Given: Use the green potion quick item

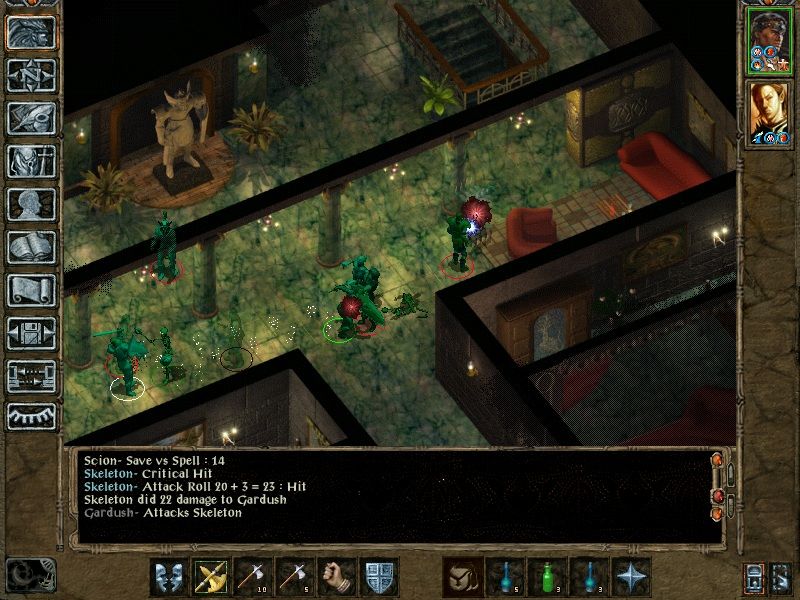Looking at the screenshot, I should coord(546,577).
